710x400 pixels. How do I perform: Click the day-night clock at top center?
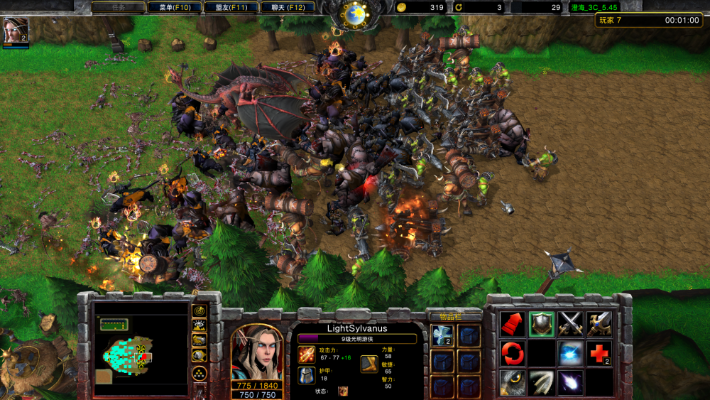pos(355,13)
